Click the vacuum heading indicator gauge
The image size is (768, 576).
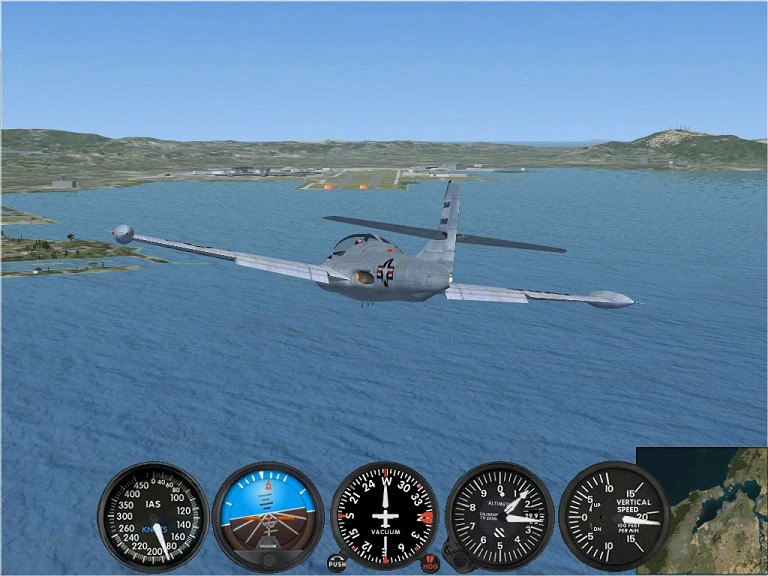pos(384,516)
